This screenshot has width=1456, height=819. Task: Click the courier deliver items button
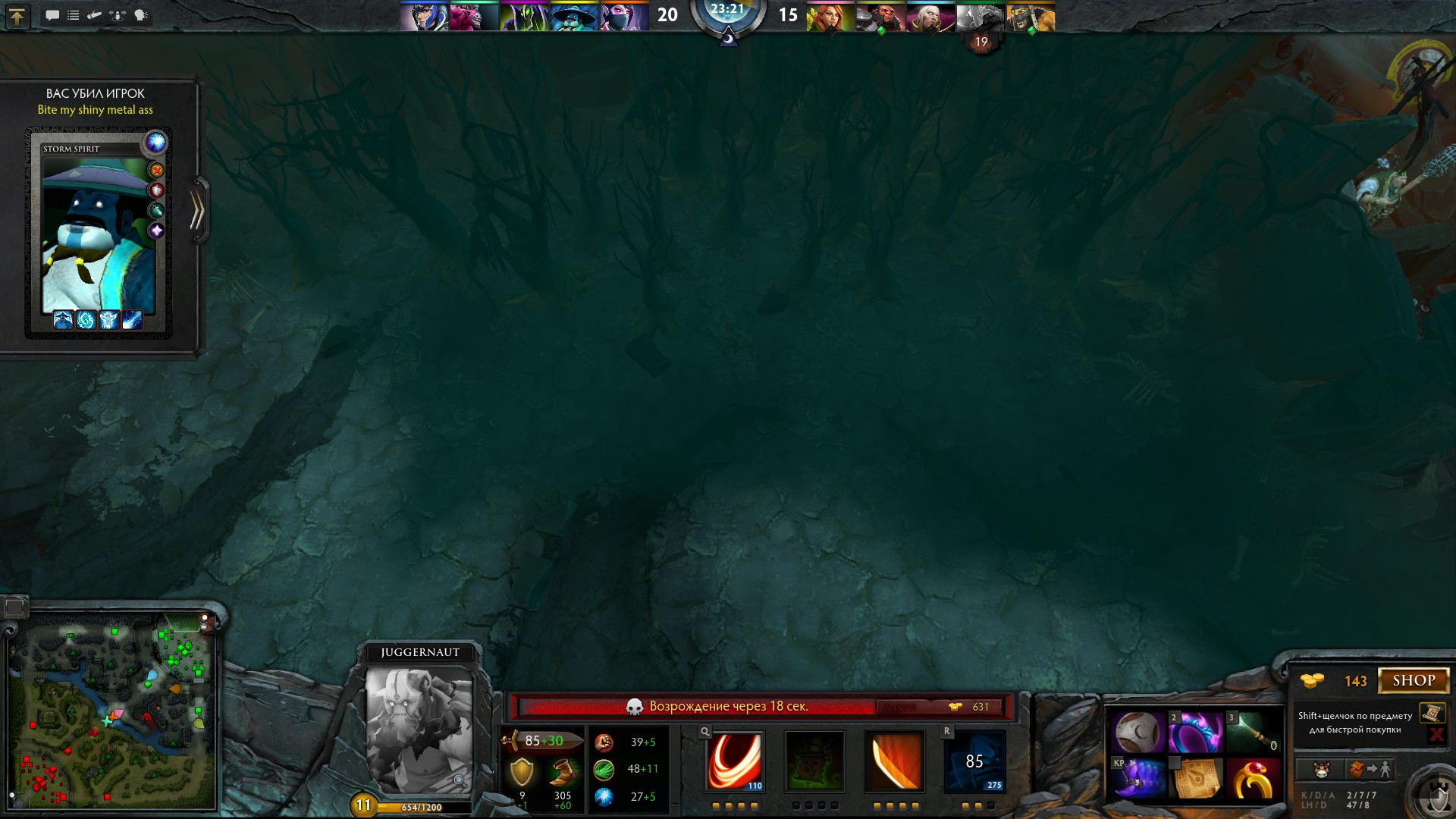click(x=1371, y=770)
